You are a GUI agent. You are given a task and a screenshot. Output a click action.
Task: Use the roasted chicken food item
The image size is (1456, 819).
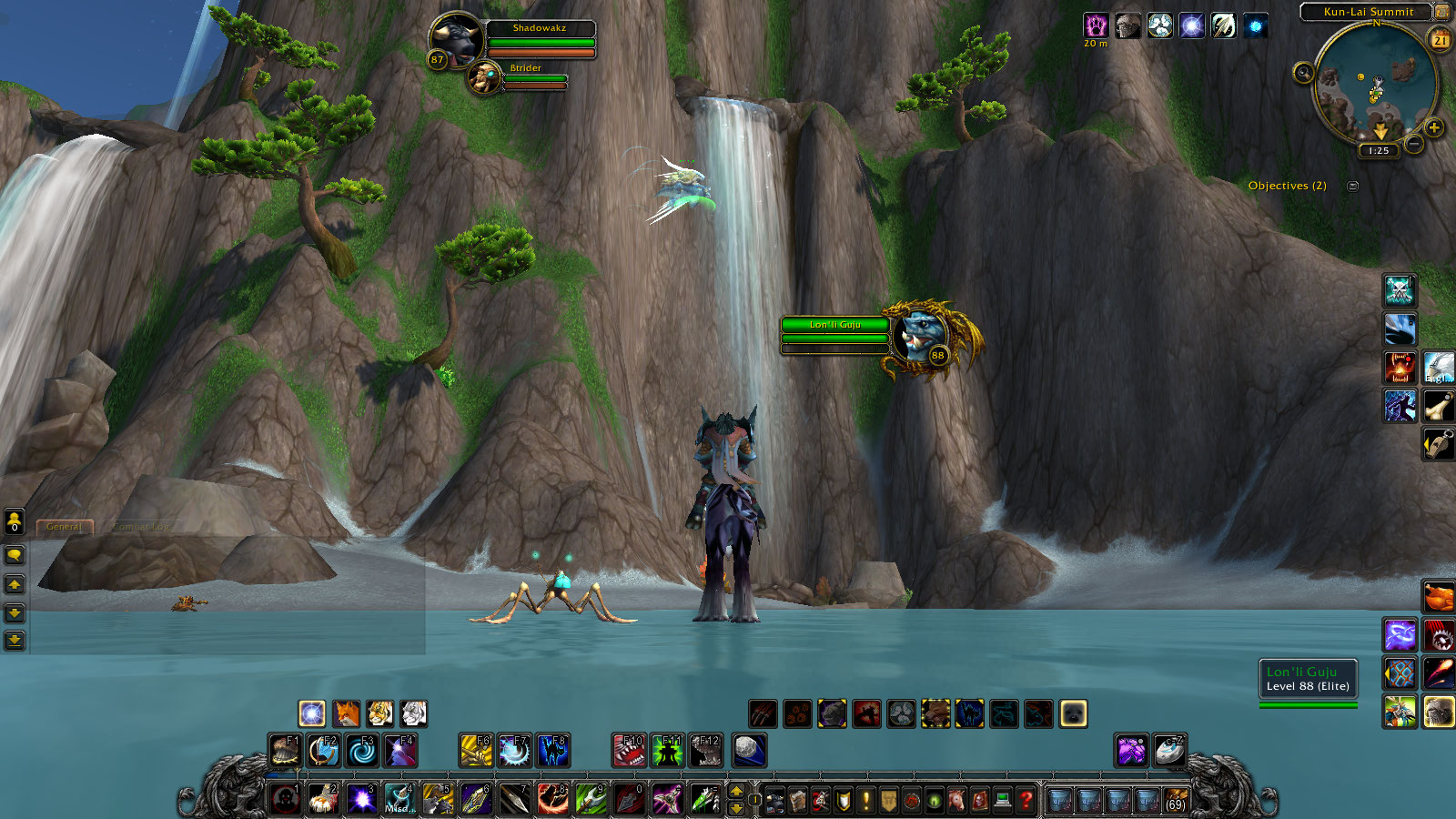(x=1438, y=597)
